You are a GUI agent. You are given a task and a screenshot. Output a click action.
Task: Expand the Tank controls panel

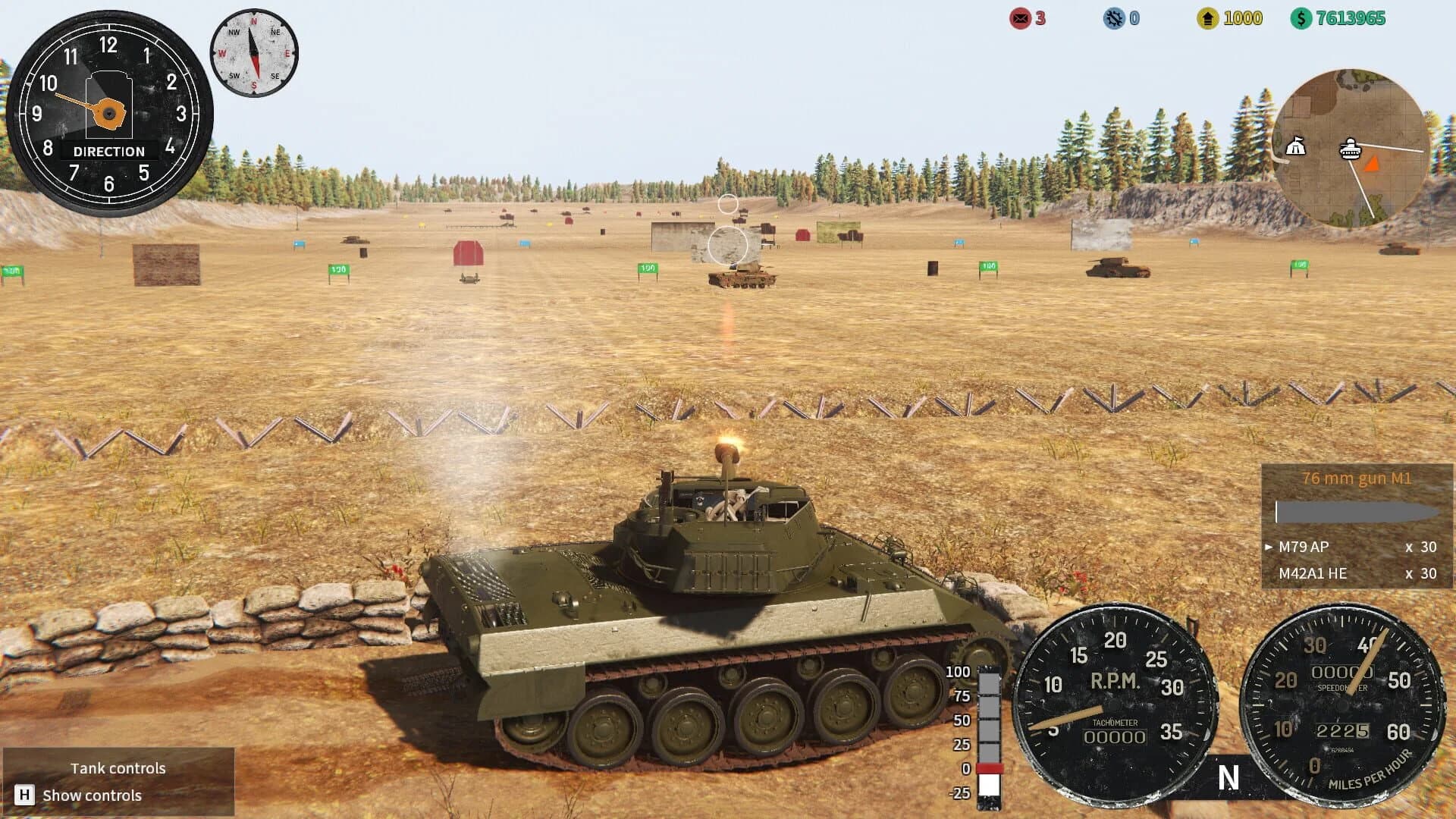[118, 767]
